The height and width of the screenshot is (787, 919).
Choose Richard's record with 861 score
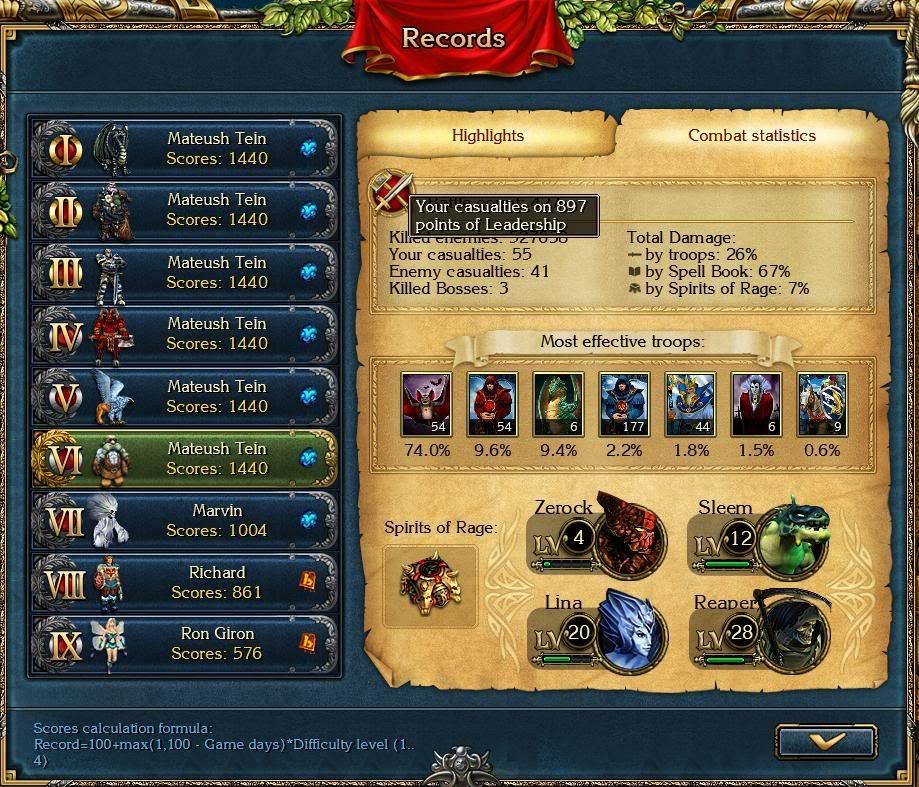(x=187, y=582)
